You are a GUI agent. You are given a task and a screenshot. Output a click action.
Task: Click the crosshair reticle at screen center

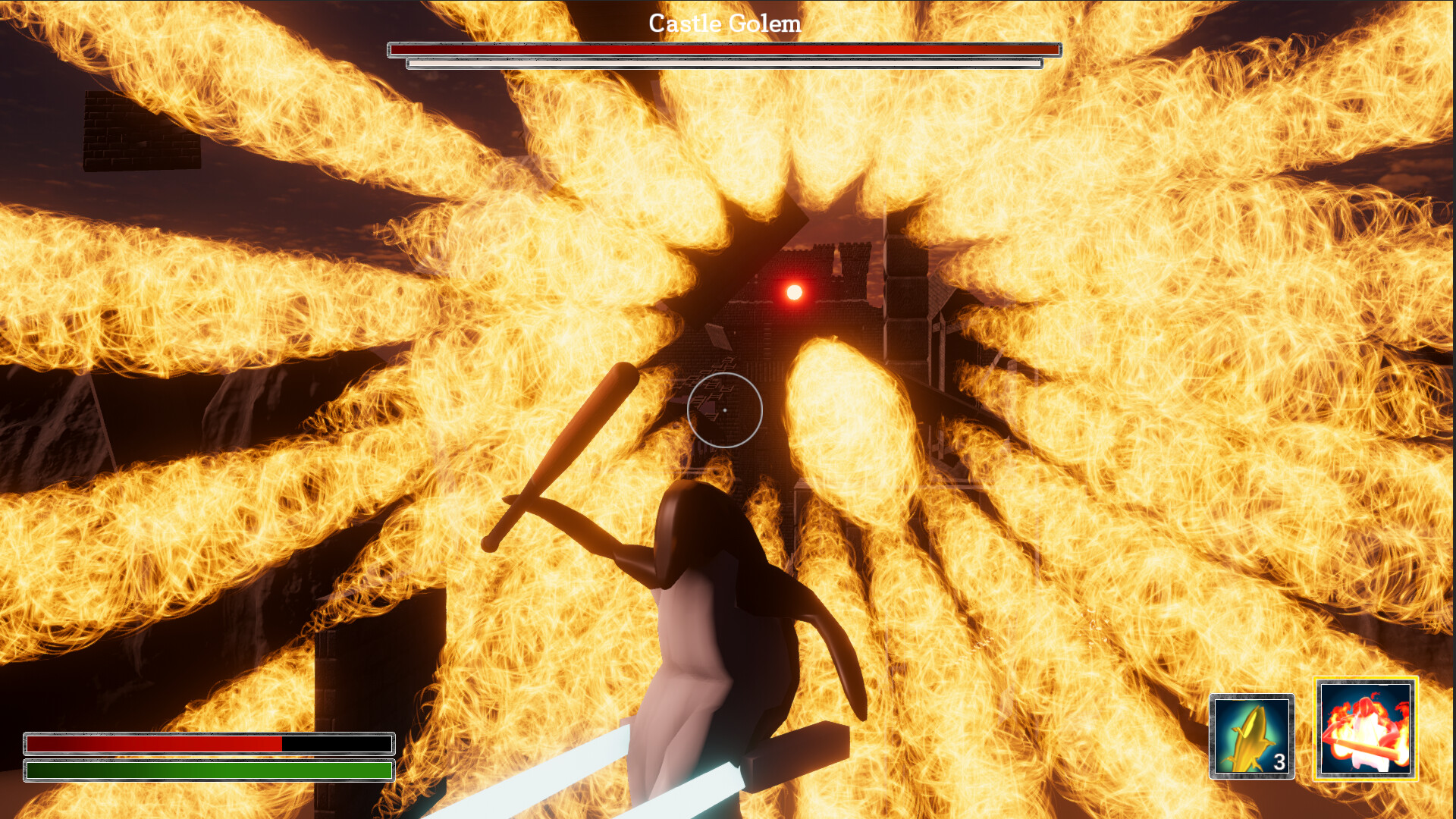(726, 409)
